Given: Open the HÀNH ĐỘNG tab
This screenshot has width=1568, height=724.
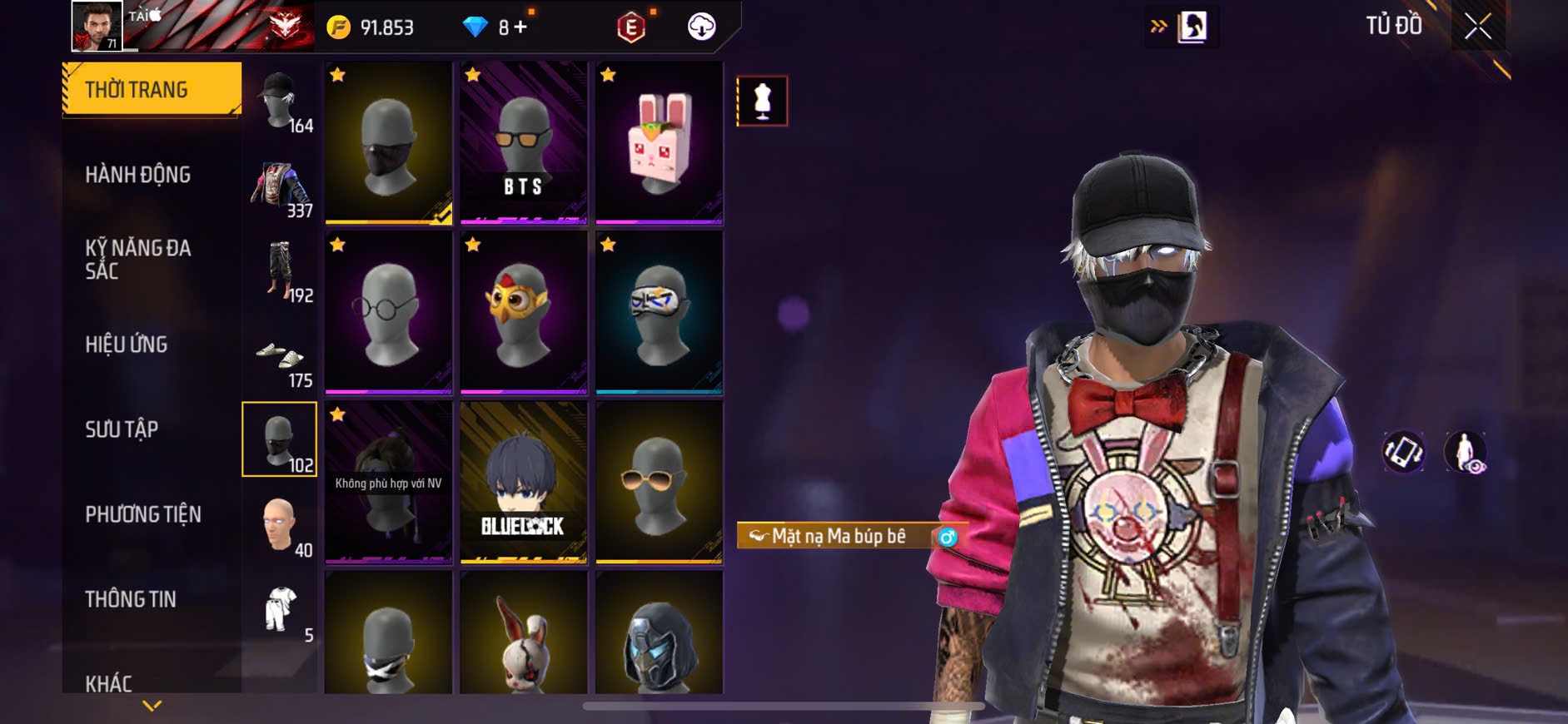Looking at the screenshot, I should coord(138,175).
